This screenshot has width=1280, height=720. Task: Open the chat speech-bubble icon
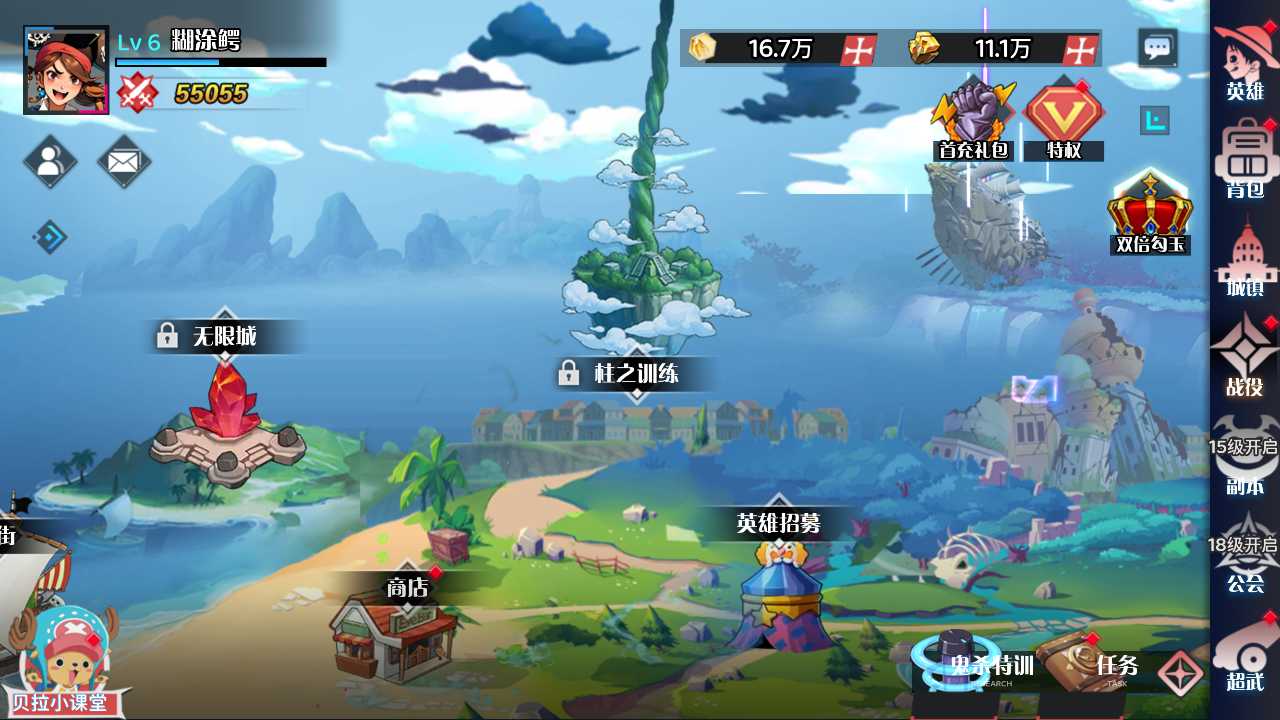click(1158, 48)
